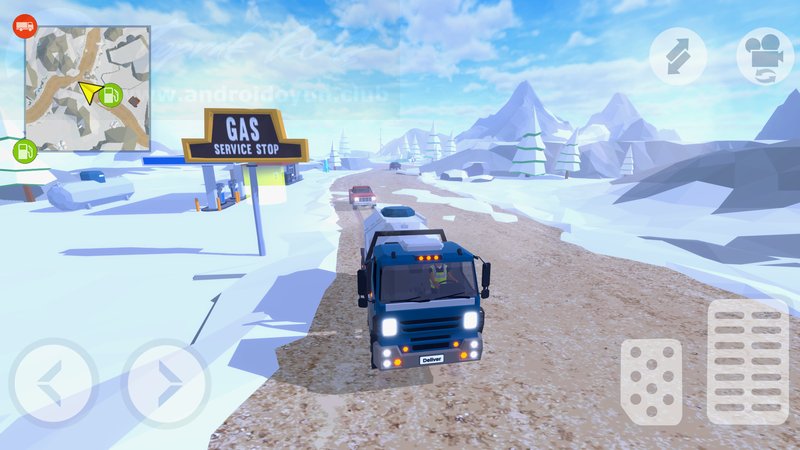The image size is (800, 450).
Task: Select the gas station marker inside the minimap
Action: click(112, 96)
